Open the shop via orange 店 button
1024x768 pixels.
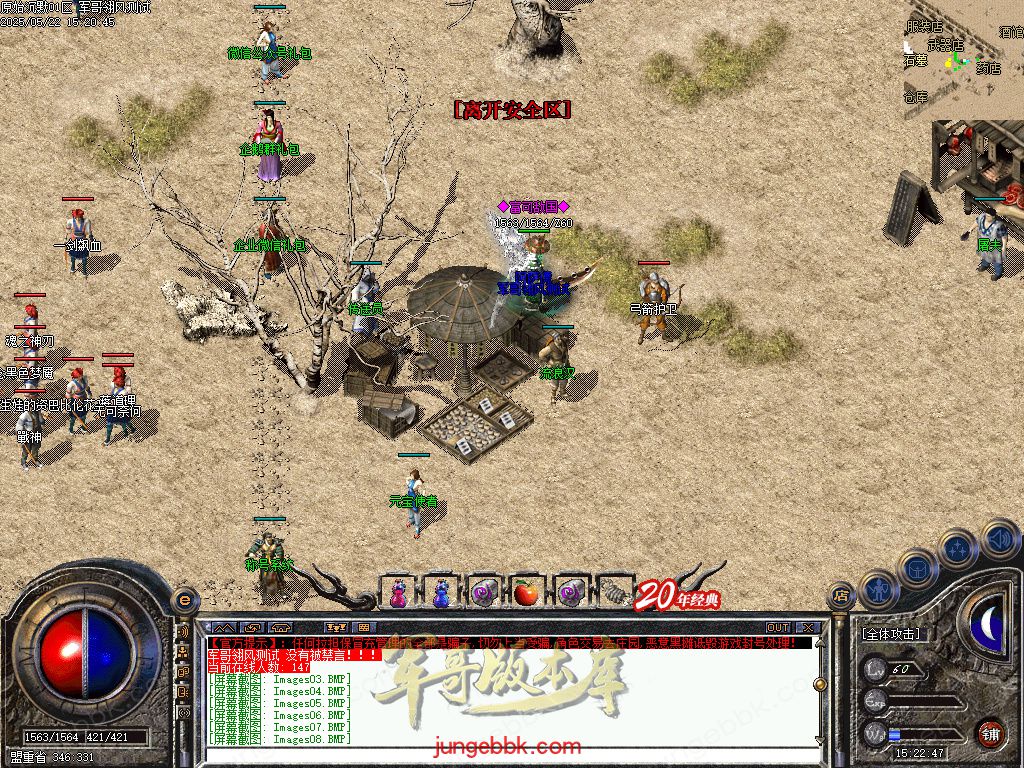(842, 597)
